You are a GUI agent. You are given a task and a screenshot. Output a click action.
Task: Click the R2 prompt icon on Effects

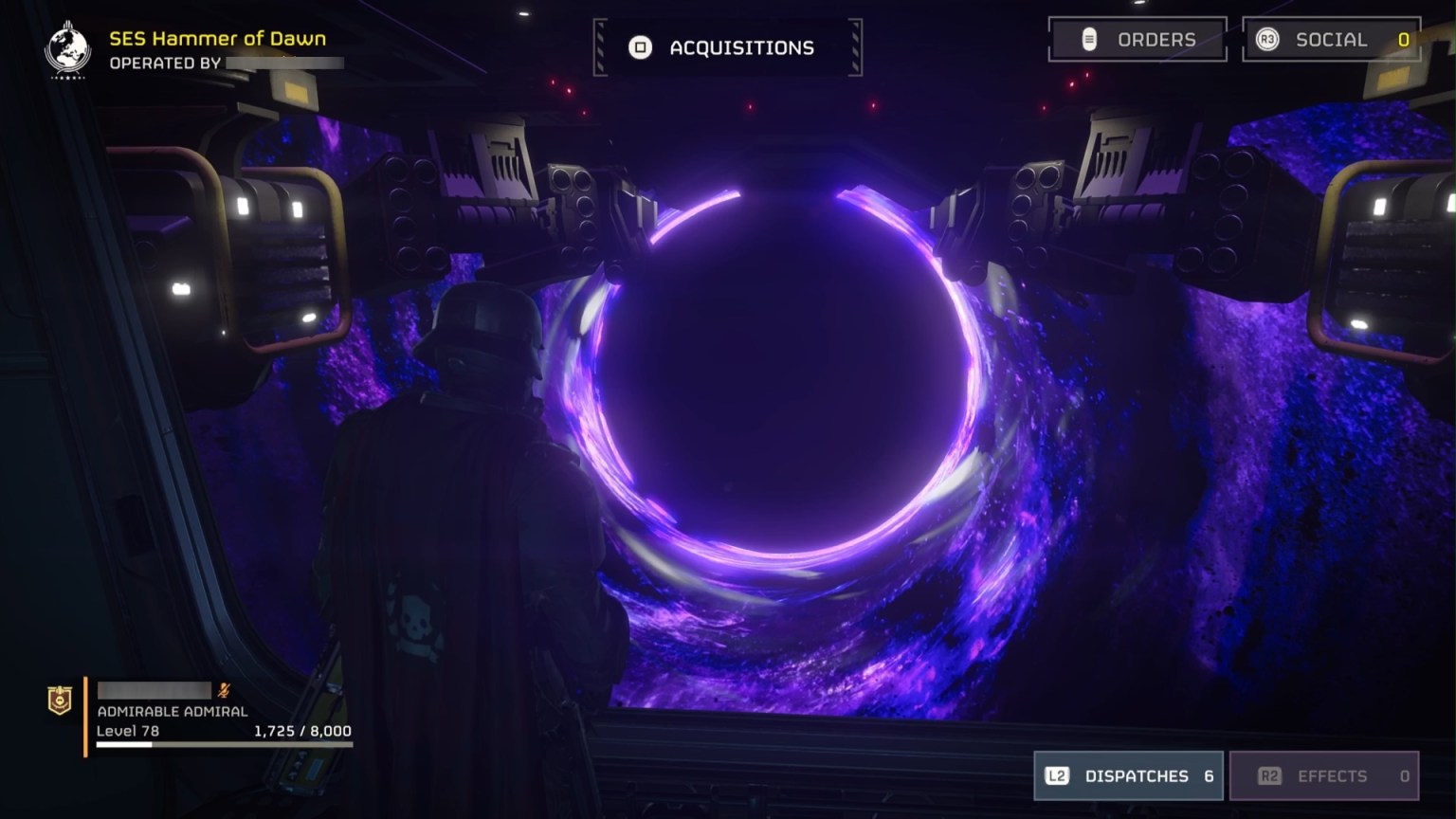1267,775
